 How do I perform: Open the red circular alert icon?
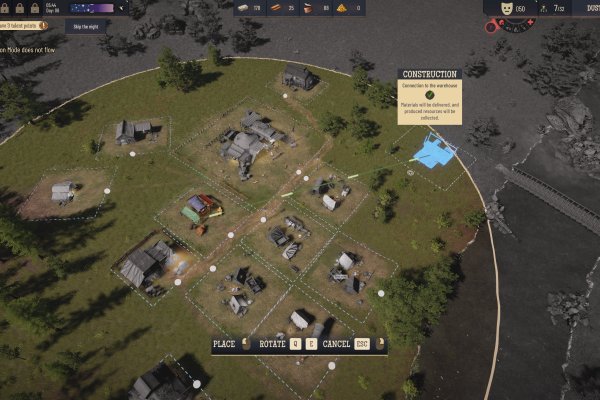tap(491, 25)
